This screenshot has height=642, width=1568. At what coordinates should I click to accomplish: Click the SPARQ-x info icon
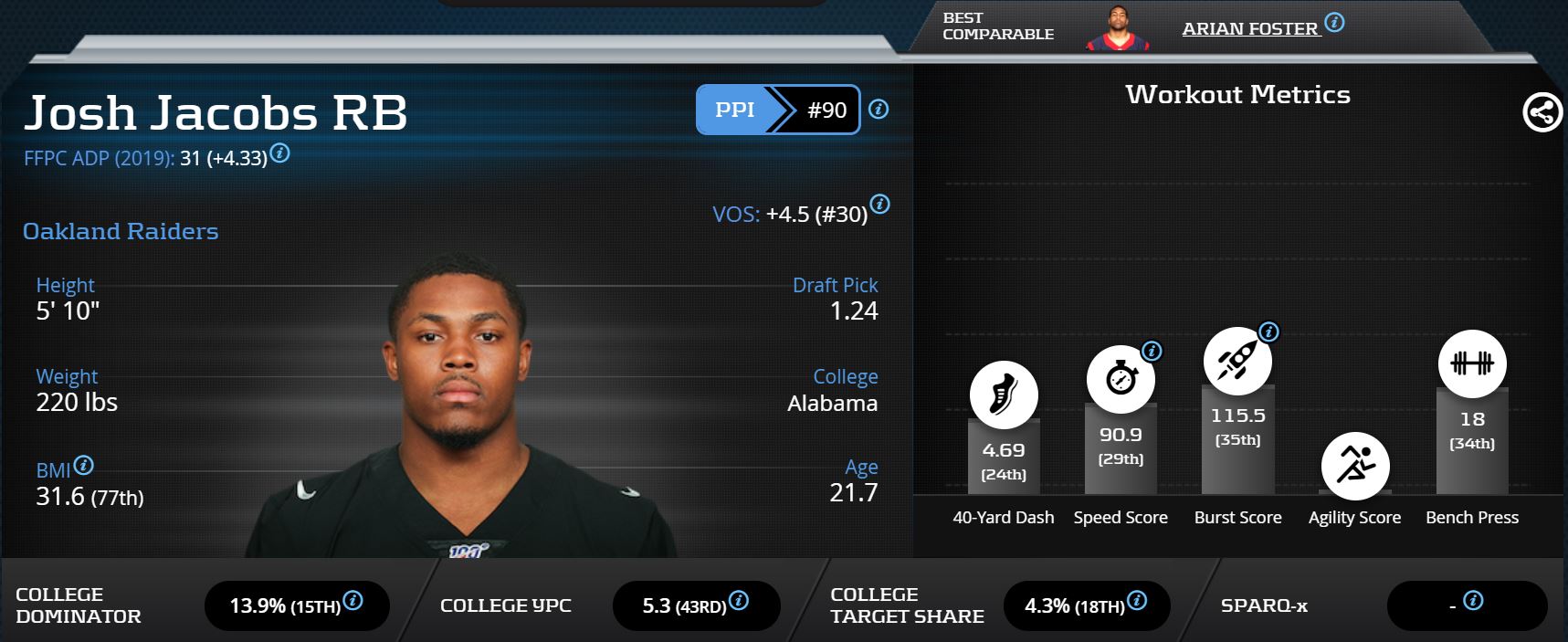pos(1472,601)
